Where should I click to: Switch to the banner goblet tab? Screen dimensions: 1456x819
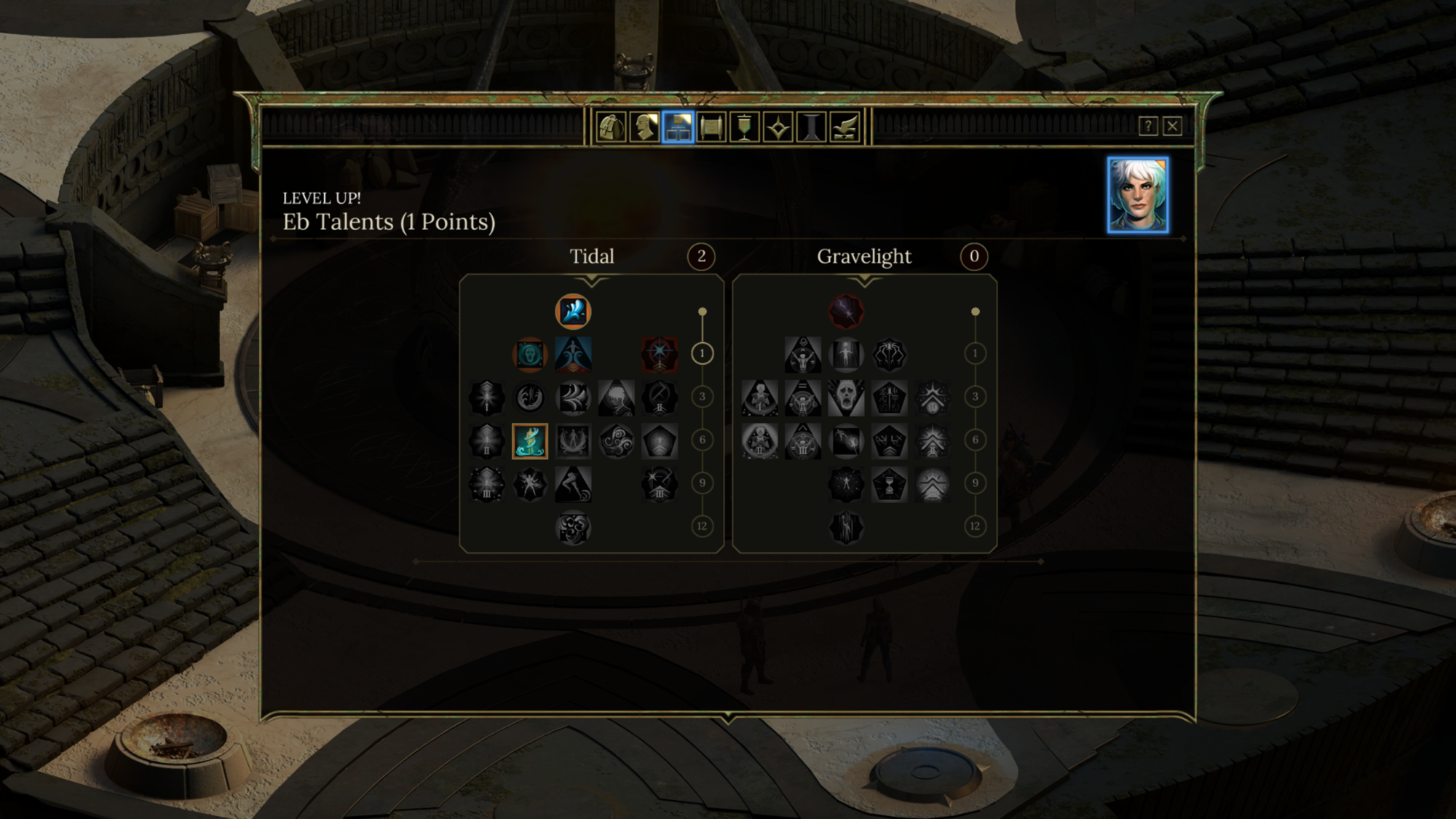click(744, 127)
